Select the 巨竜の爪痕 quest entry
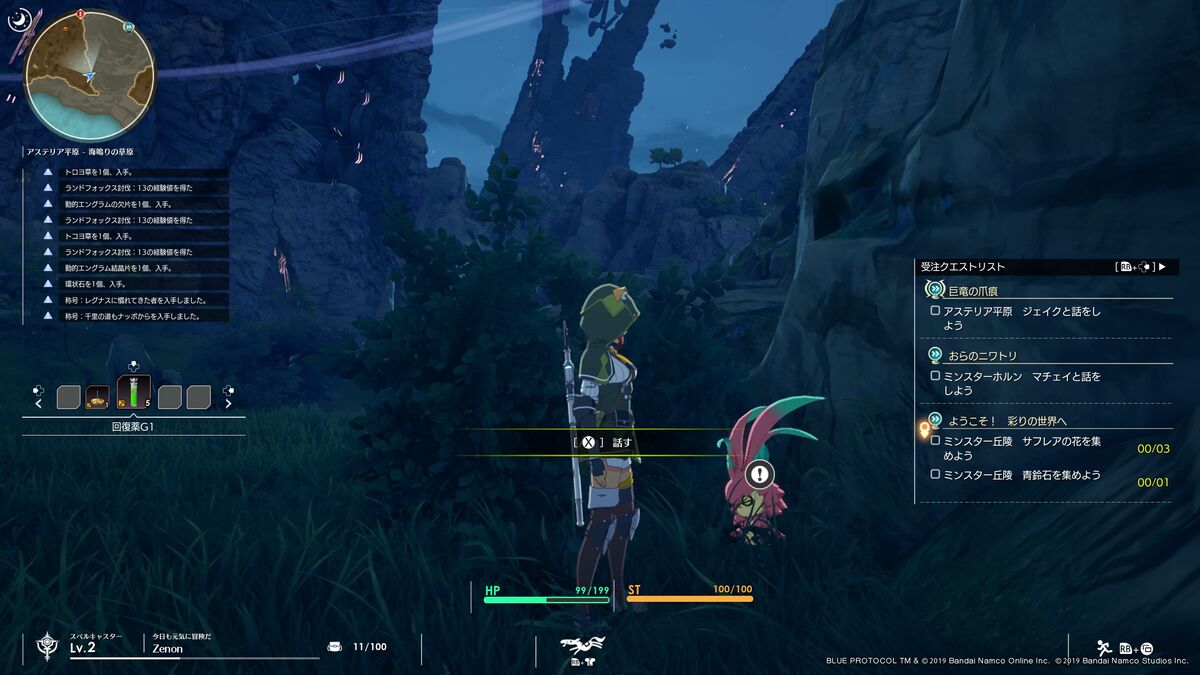 [x=965, y=289]
